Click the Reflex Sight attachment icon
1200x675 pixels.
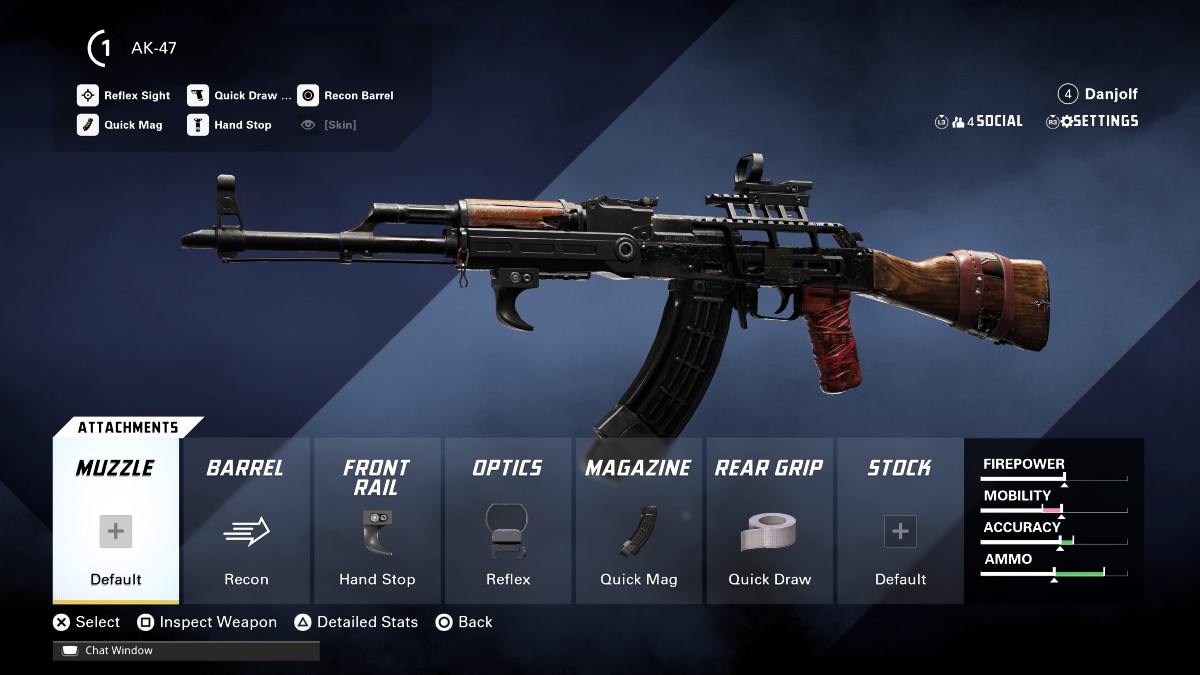(x=88, y=96)
